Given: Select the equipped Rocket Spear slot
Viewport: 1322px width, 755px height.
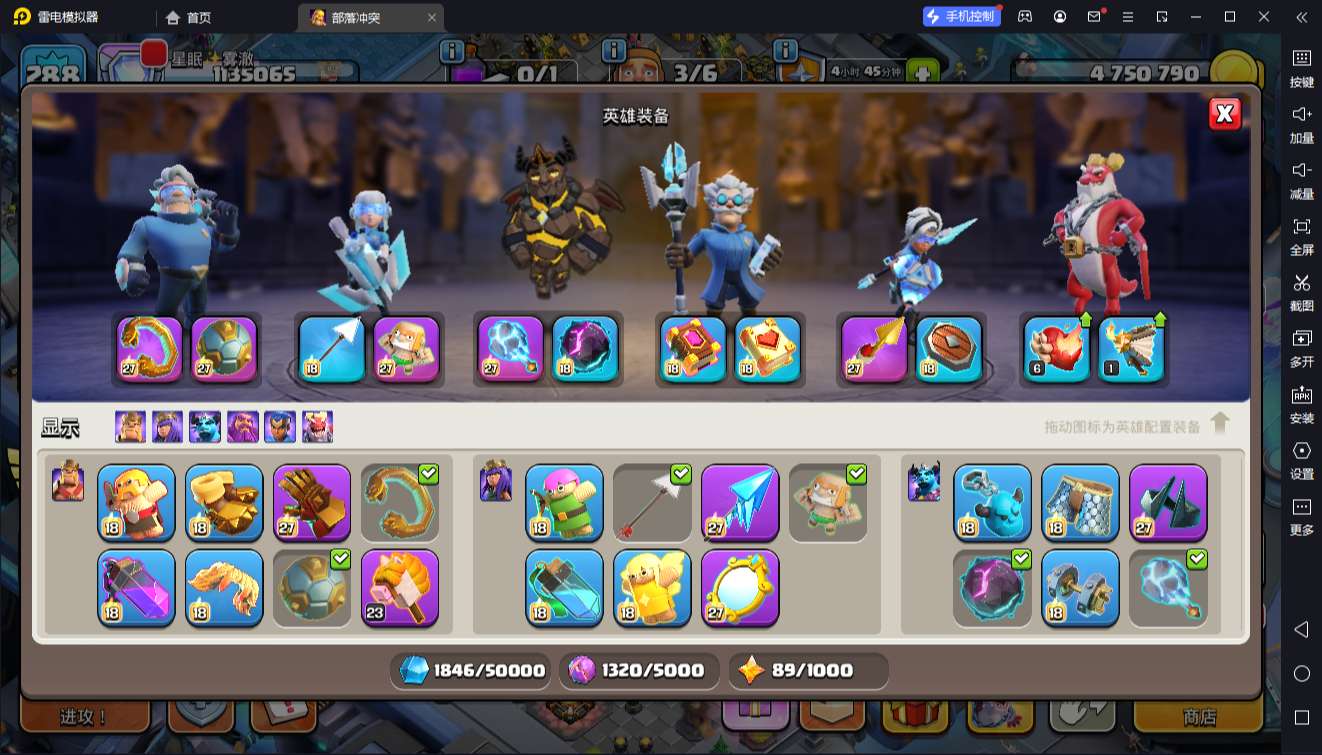Looking at the screenshot, I should [x=874, y=349].
